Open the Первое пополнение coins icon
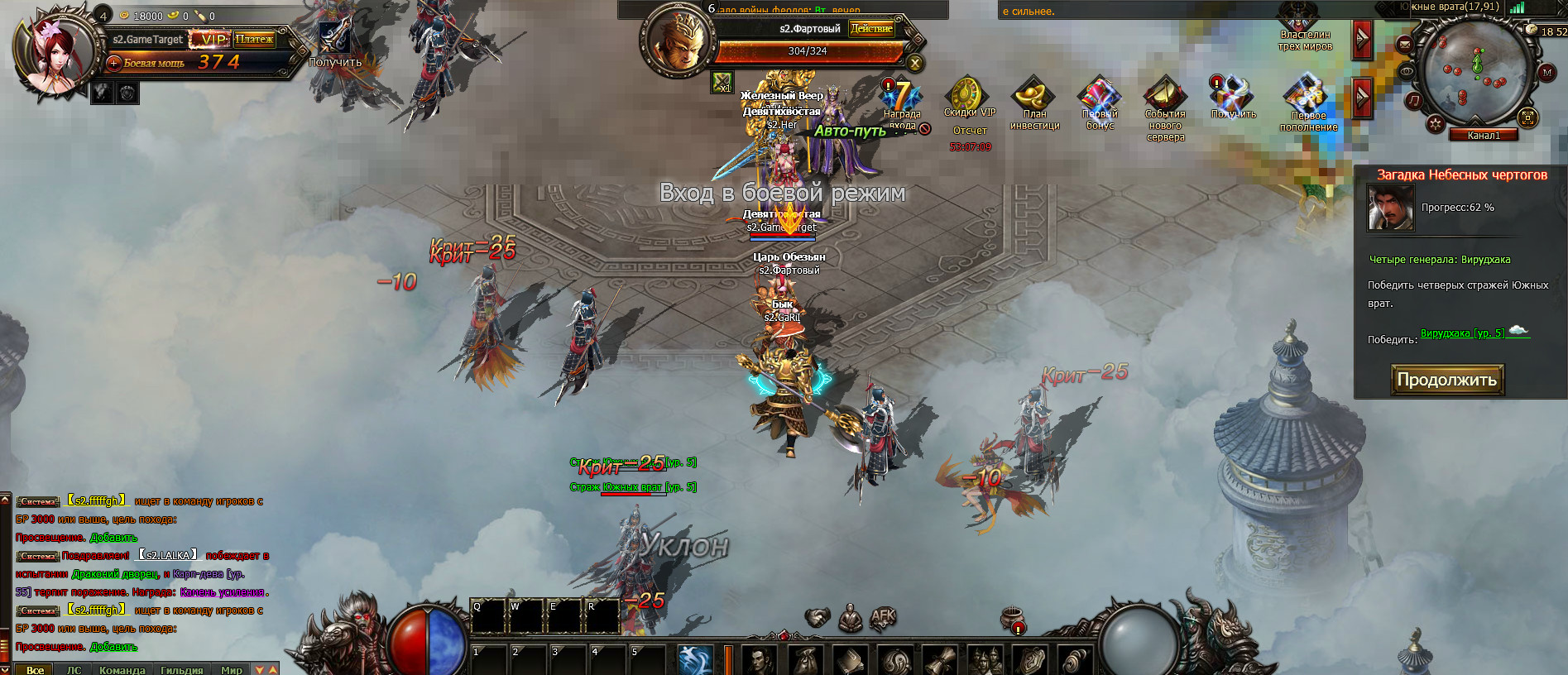The image size is (1568, 675). coord(1308,96)
